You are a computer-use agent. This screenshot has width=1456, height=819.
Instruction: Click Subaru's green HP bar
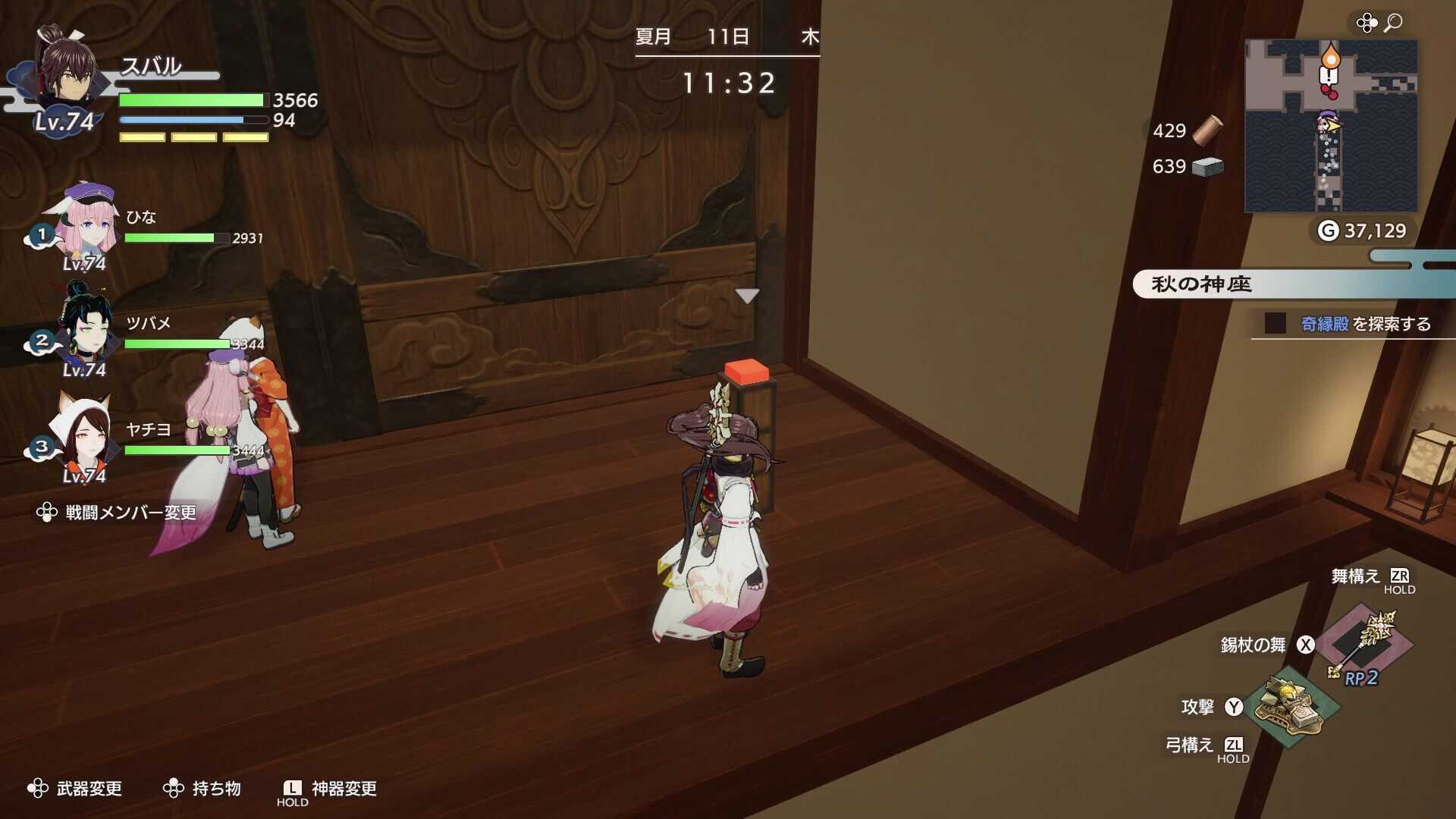tap(190, 100)
